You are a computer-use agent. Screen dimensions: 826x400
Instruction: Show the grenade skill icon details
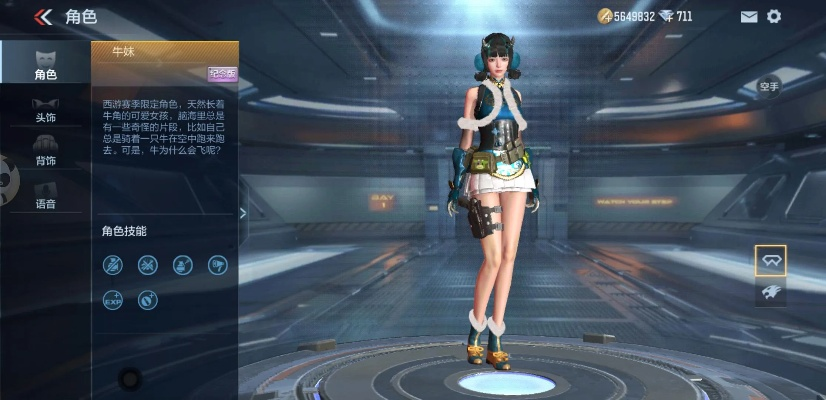pos(182,264)
